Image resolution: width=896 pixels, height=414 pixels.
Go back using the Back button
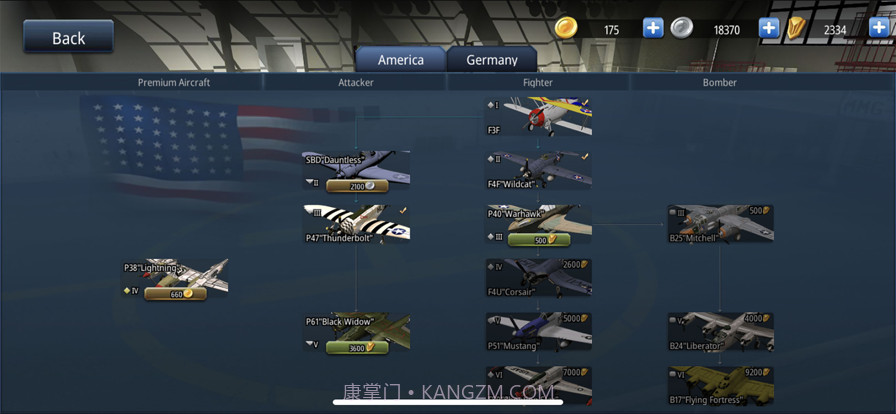click(68, 38)
